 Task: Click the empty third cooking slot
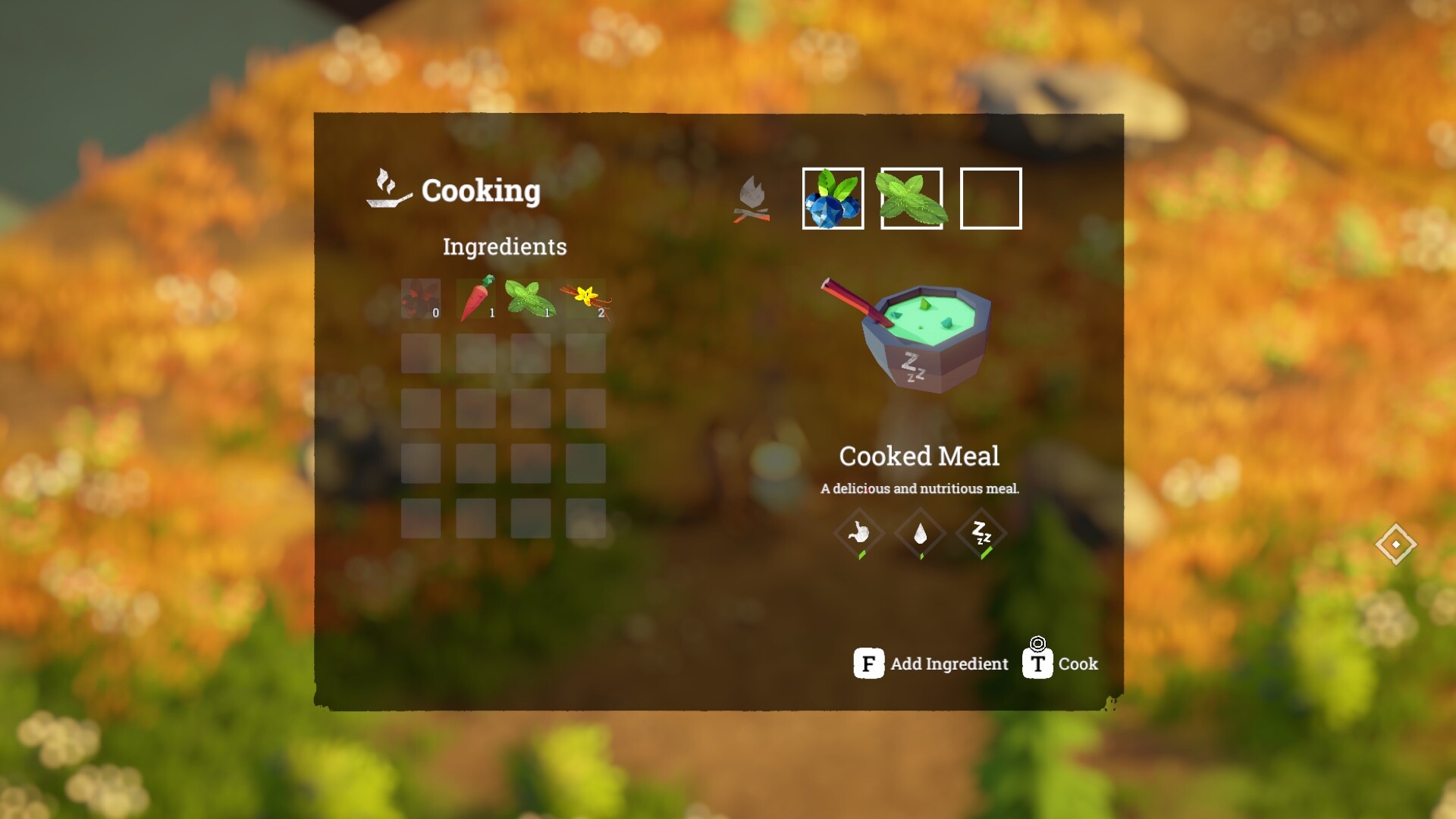990,199
